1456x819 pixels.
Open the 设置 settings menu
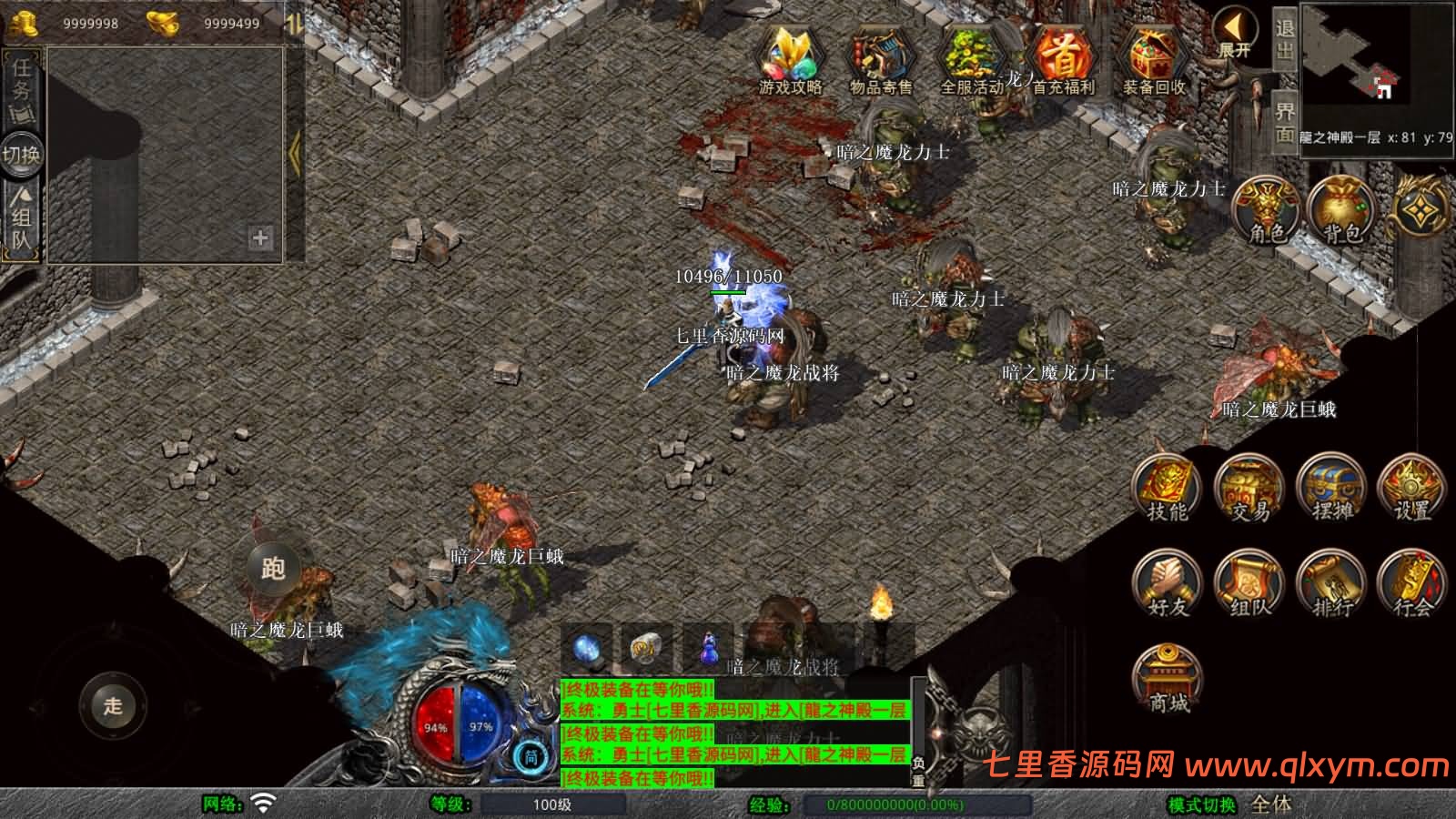[1412, 488]
